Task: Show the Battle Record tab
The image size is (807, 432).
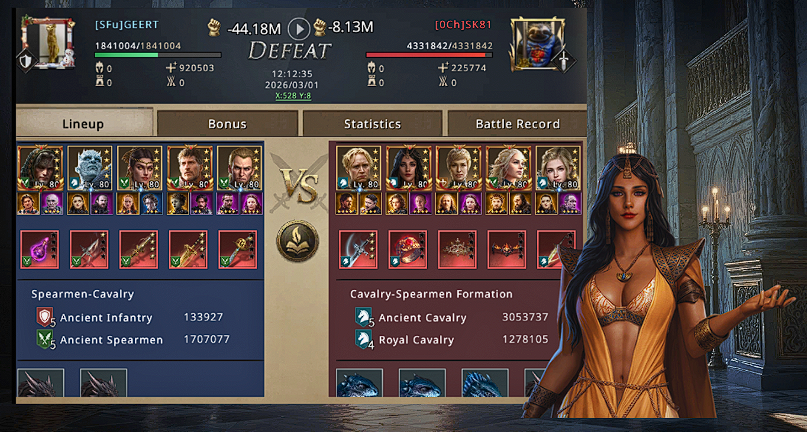Action: (517, 124)
